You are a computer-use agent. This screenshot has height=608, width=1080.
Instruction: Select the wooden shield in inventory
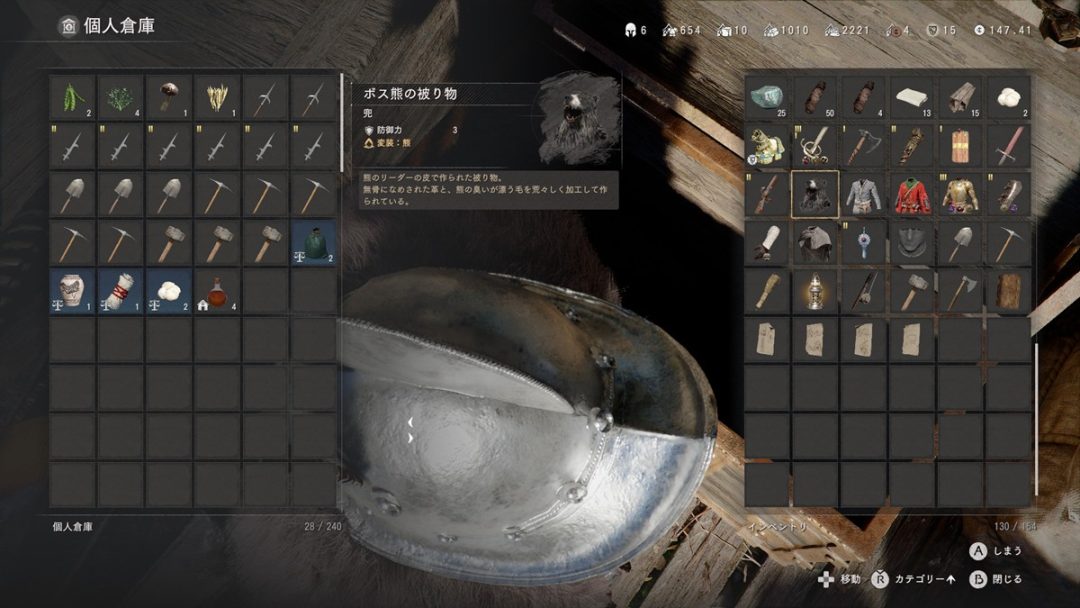tap(960, 146)
